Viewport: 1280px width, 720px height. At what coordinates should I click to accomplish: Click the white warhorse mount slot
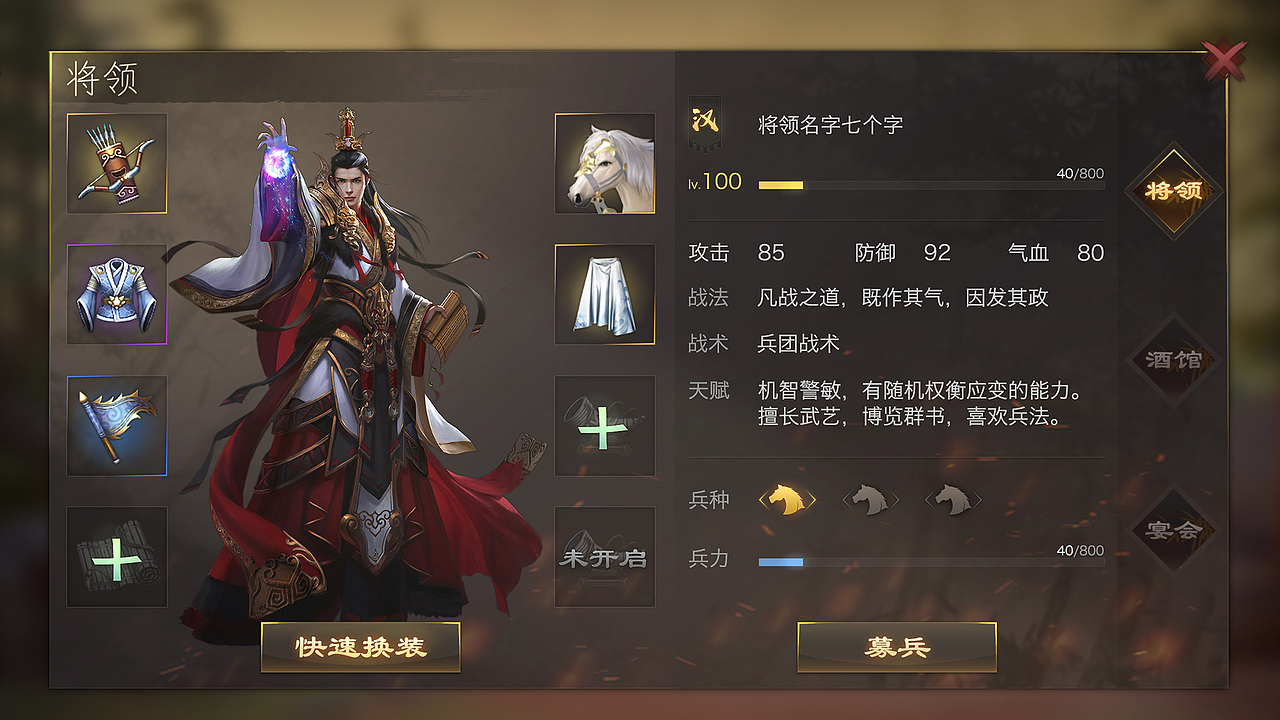pos(603,163)
